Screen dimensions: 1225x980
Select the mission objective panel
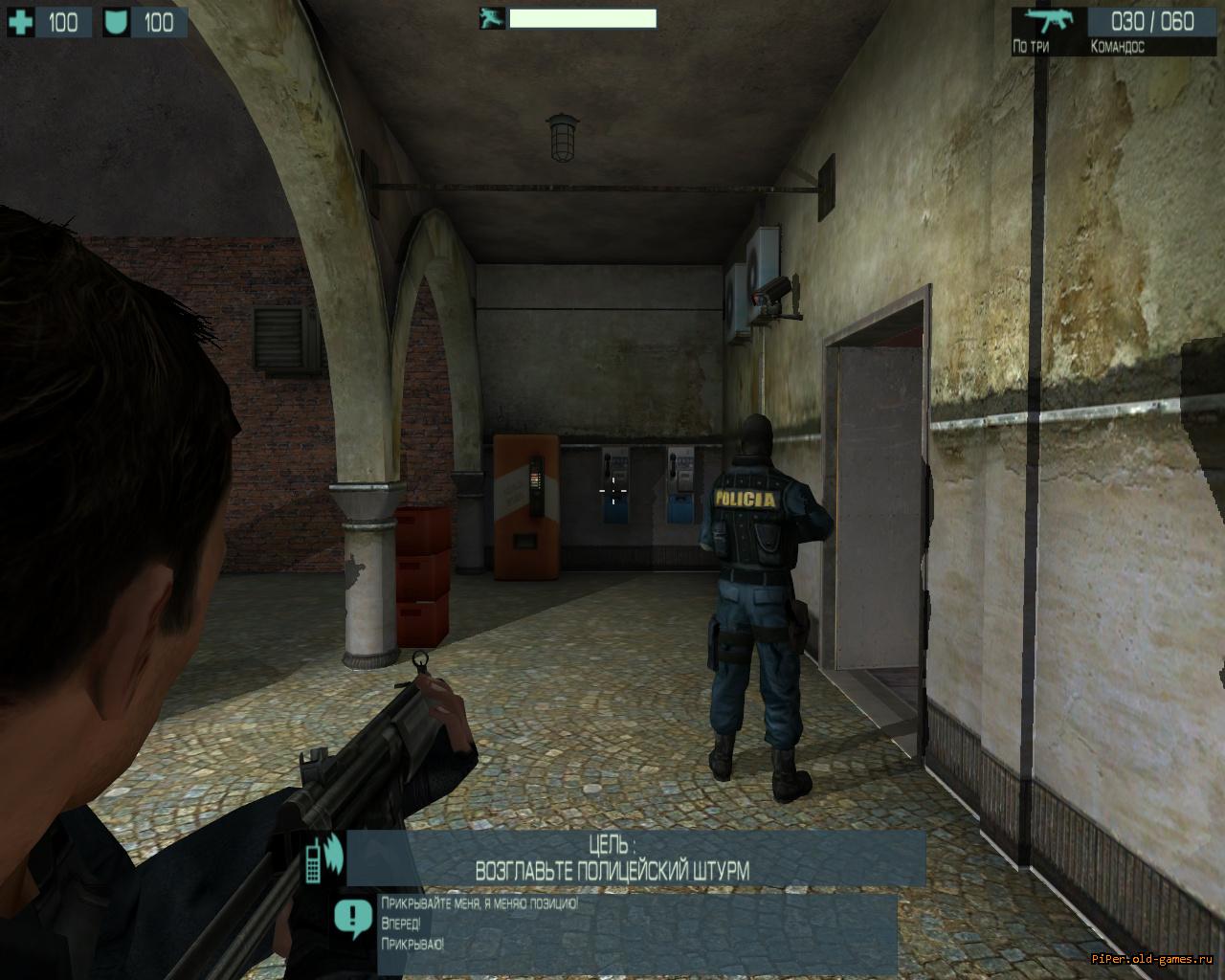click(635, 857)
